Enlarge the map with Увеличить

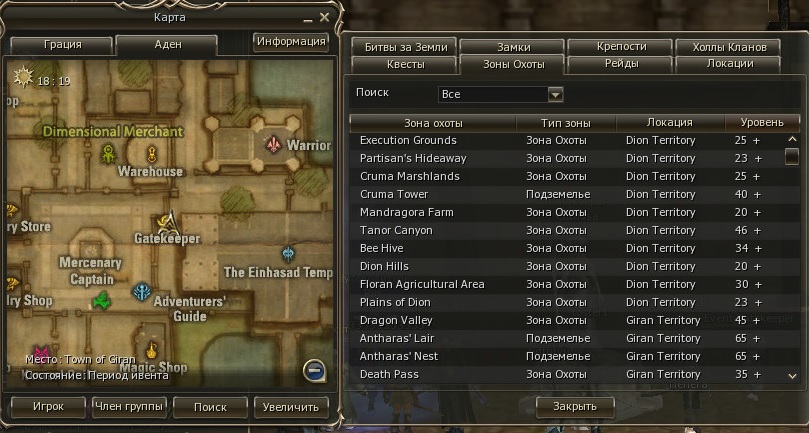tap(291, 407)
